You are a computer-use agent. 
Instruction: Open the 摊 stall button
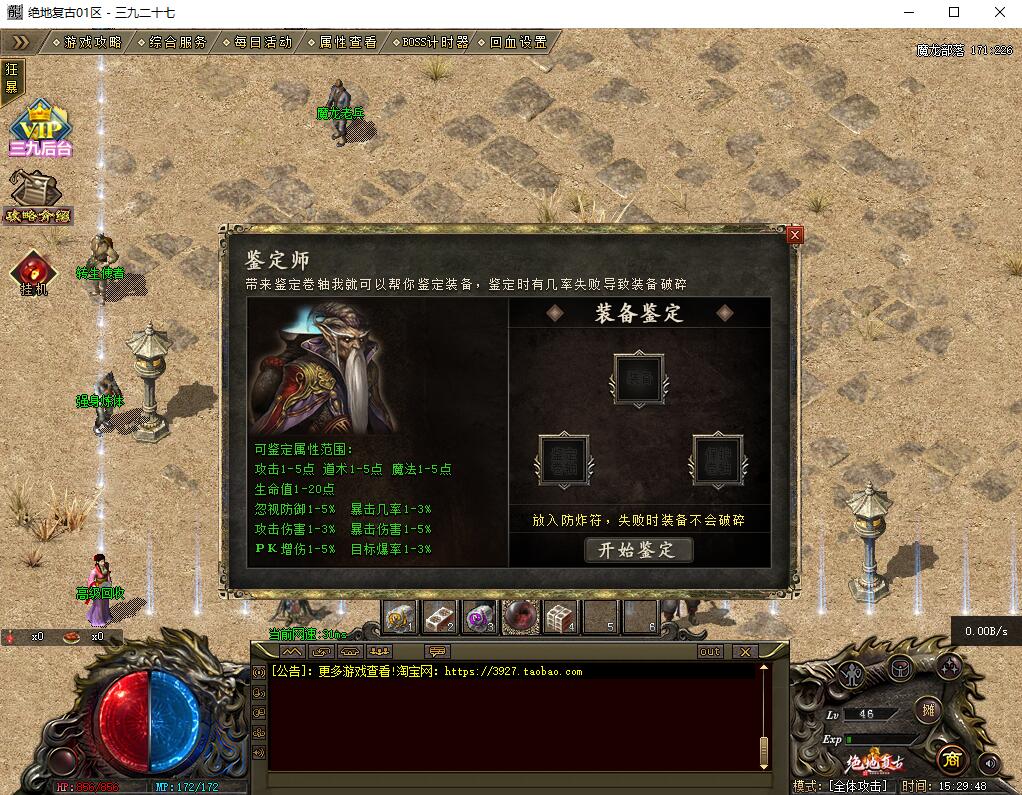tap(927, 710)
